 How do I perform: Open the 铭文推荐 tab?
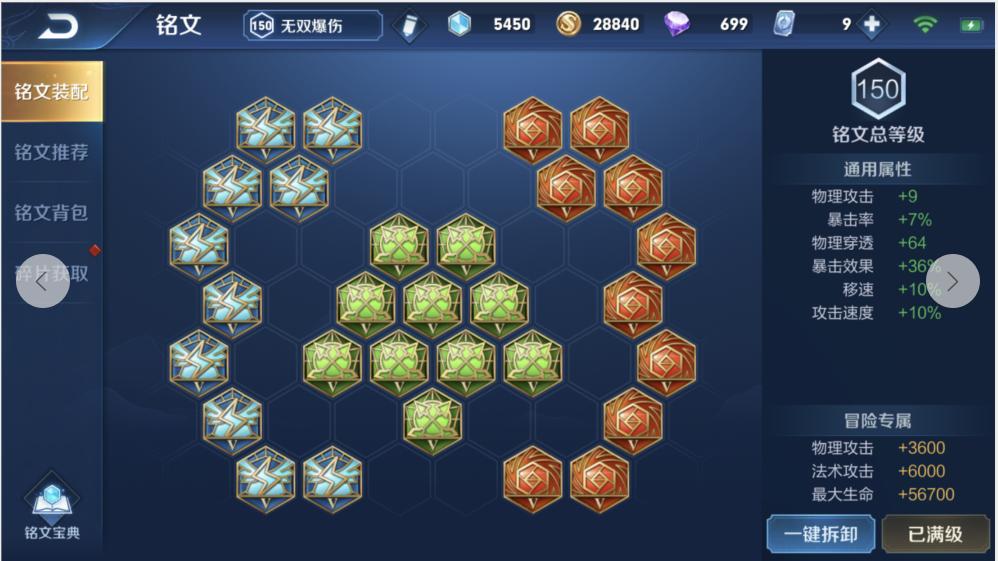(51, 153)
